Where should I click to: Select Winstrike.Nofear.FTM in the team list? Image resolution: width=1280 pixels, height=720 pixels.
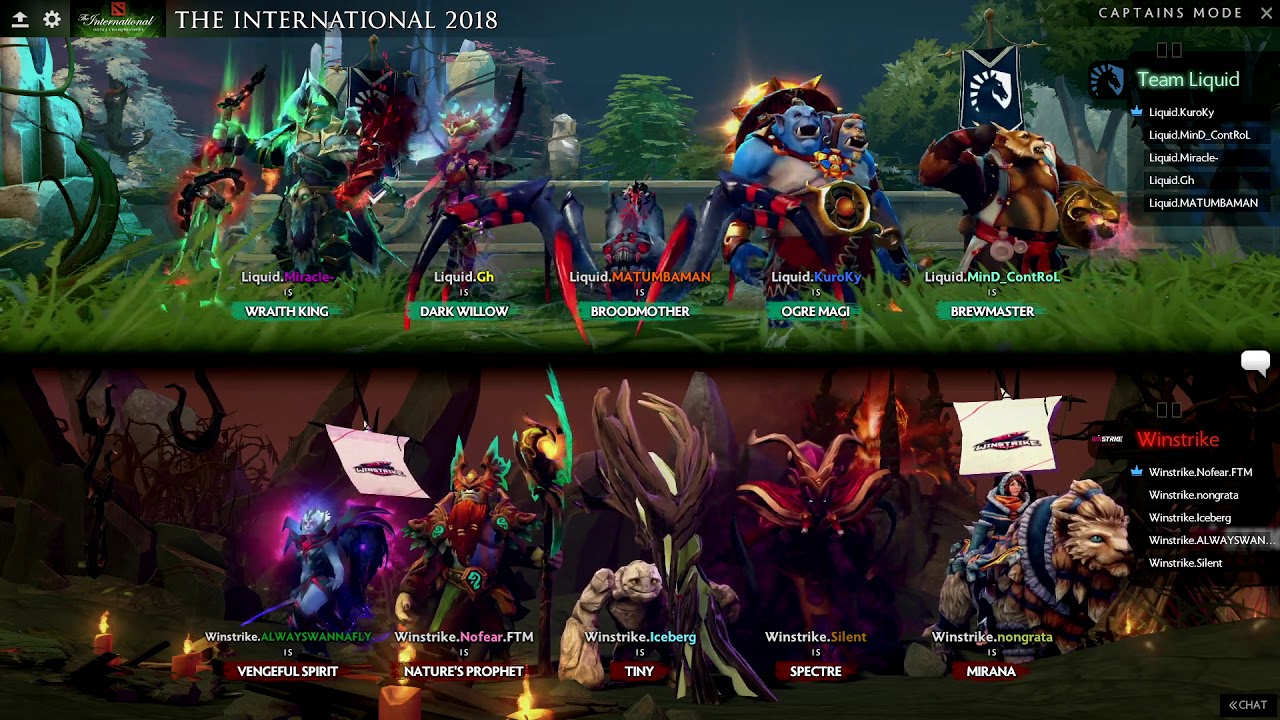click(x=1200, y=472)
